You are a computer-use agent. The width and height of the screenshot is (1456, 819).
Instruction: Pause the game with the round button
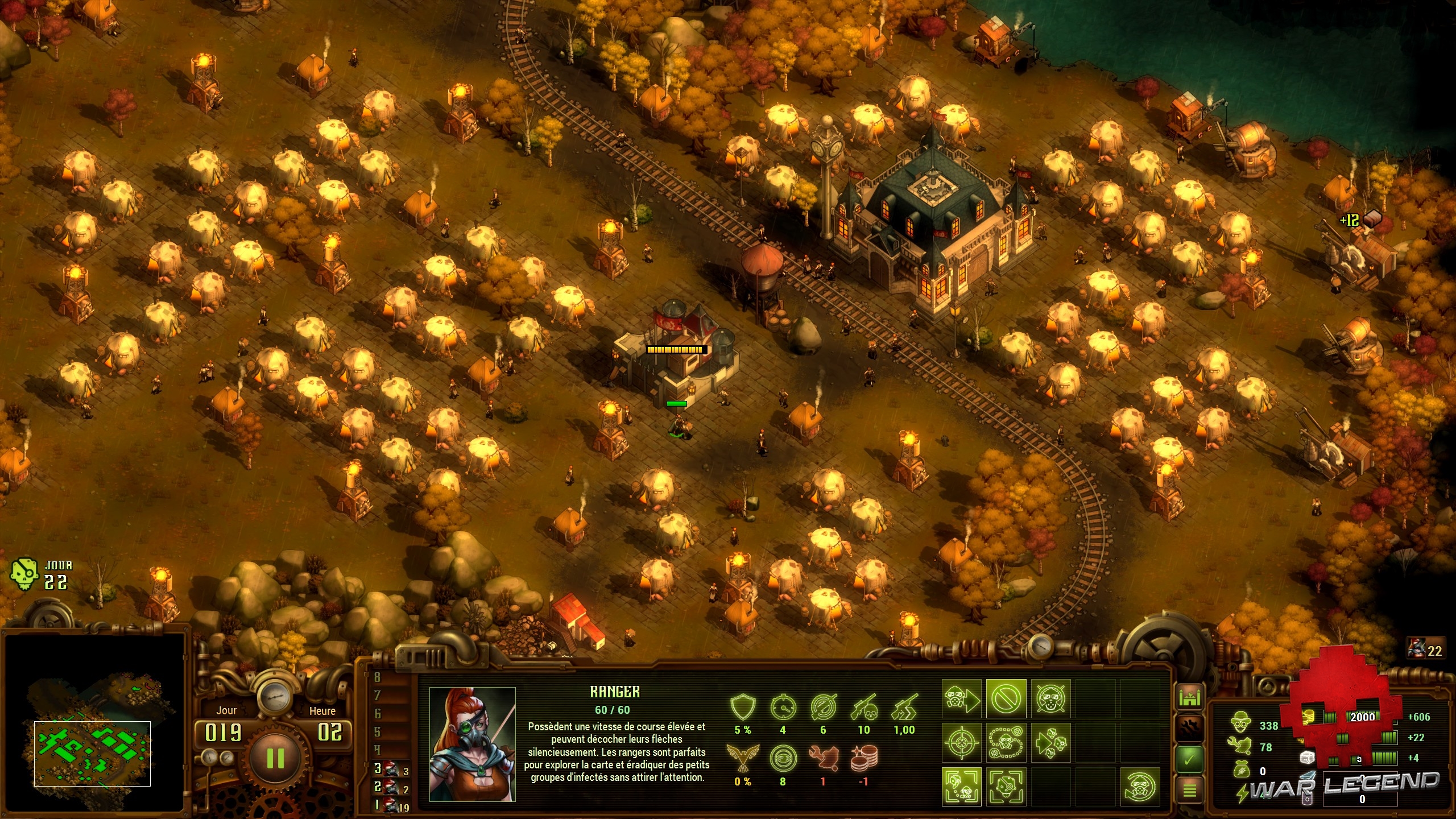[275, 758]
